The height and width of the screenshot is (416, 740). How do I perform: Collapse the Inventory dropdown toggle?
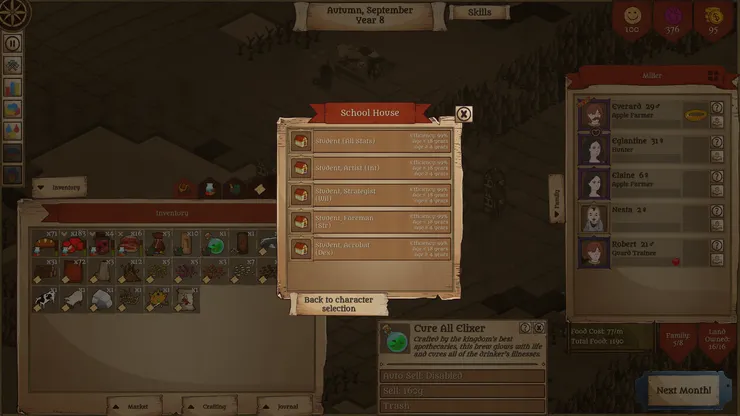[58, 186]
